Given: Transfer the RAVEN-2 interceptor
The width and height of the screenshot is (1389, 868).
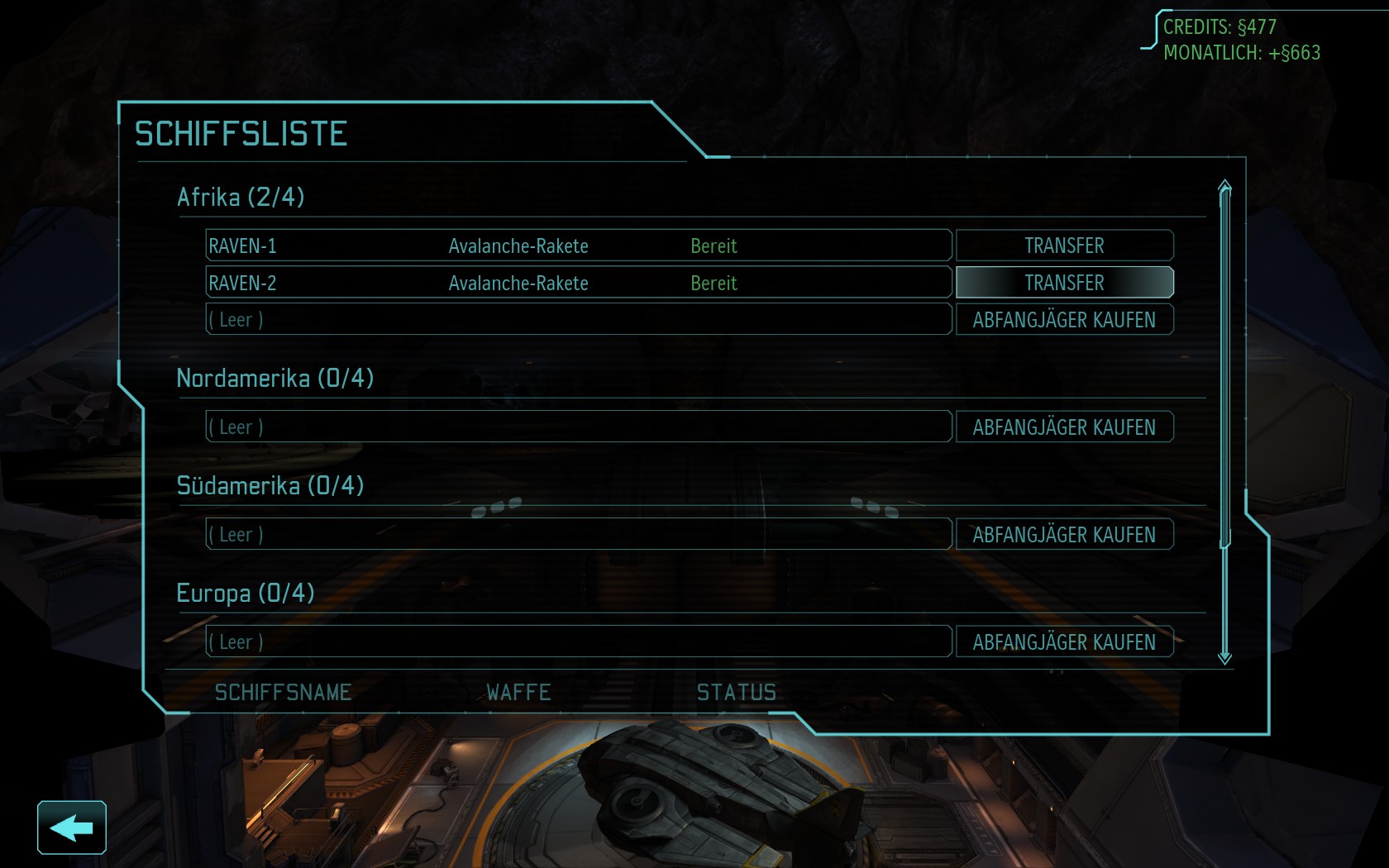Looking at the screenshot, I should click(1064, 283).
